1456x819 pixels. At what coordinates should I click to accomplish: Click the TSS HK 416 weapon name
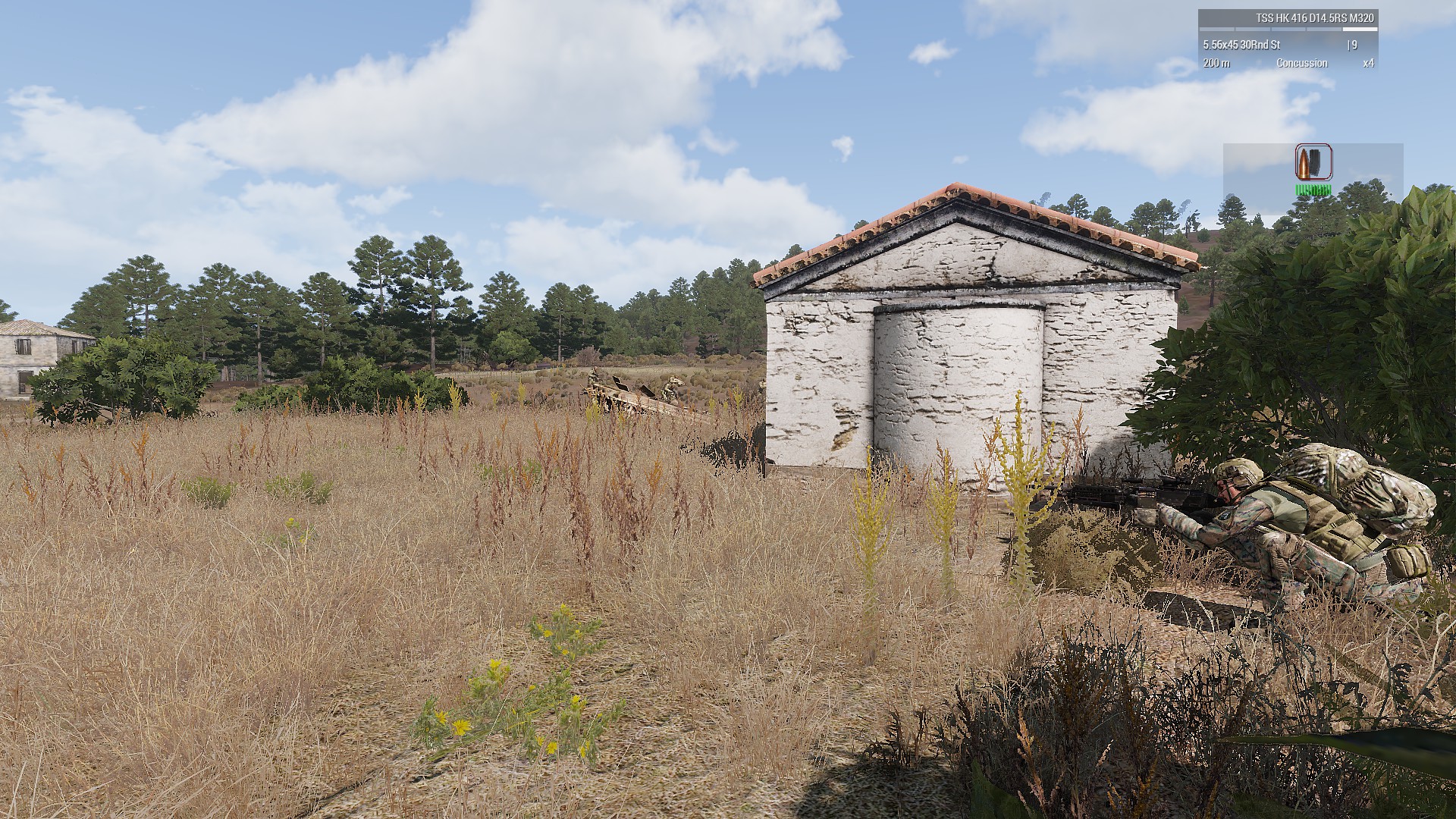(1314, 18)
